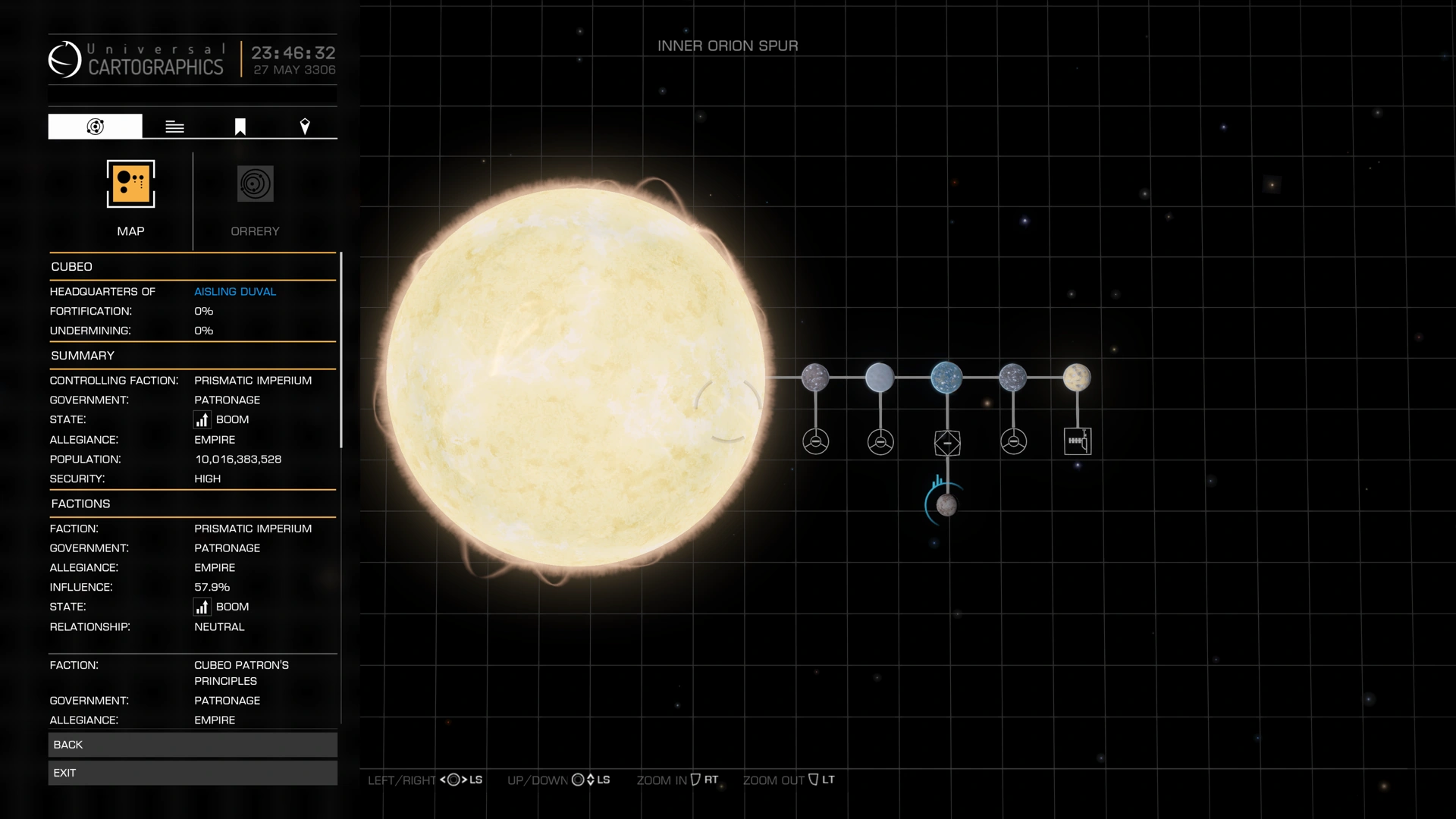Select the starport icon below the blue planet
Screen dimensions: 1456x819
(x=946, y=442)
